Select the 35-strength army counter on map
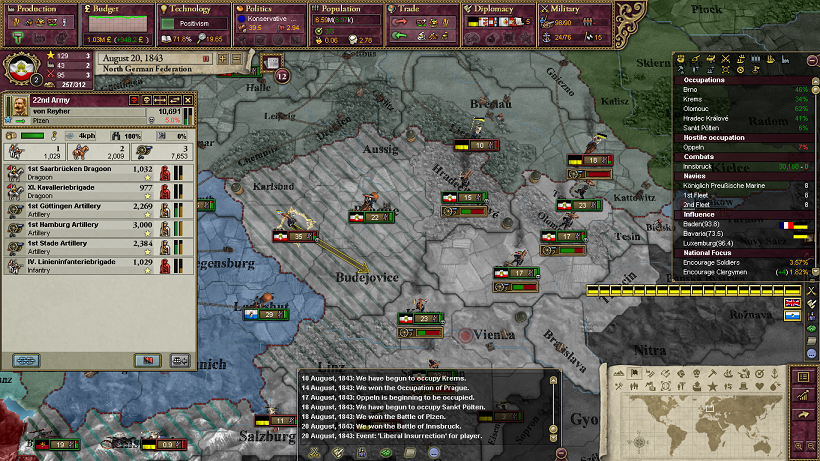 click(x=298, y=236)
